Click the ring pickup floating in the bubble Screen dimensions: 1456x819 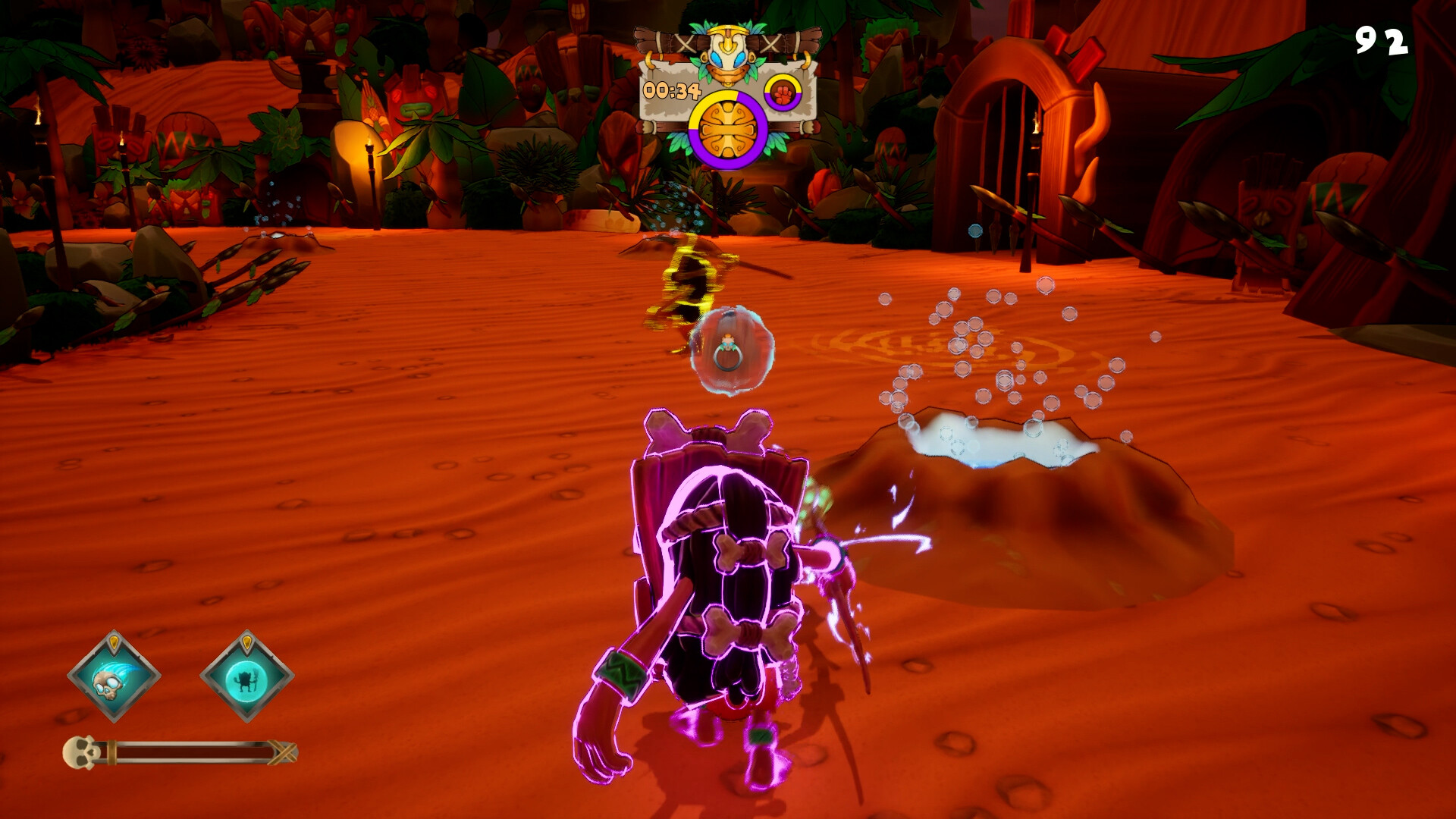point(729,350)
